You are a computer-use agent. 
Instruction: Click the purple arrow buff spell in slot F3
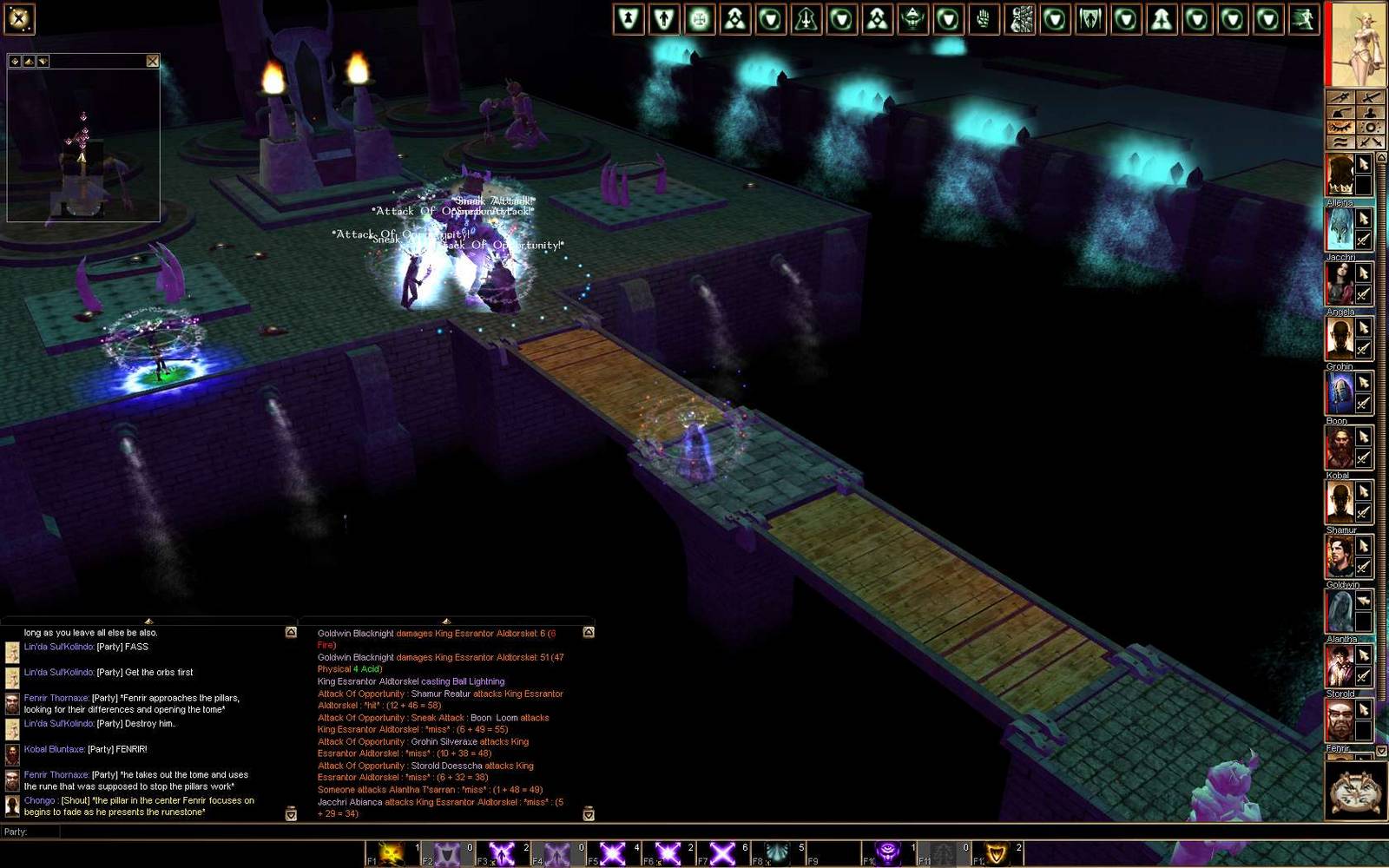pyautogui.click(x=502, y=852)
